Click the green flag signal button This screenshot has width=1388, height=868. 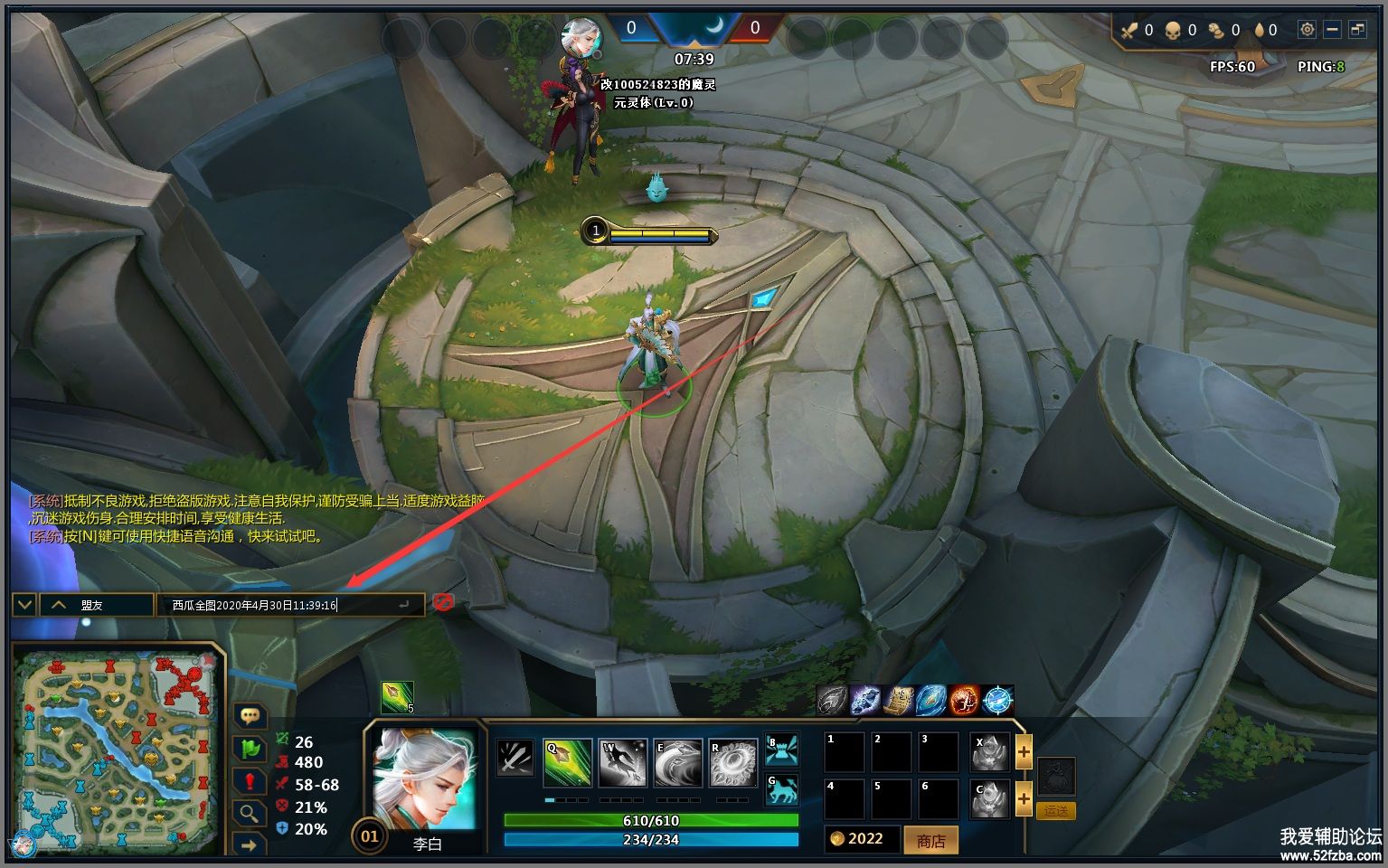point(250,749)
